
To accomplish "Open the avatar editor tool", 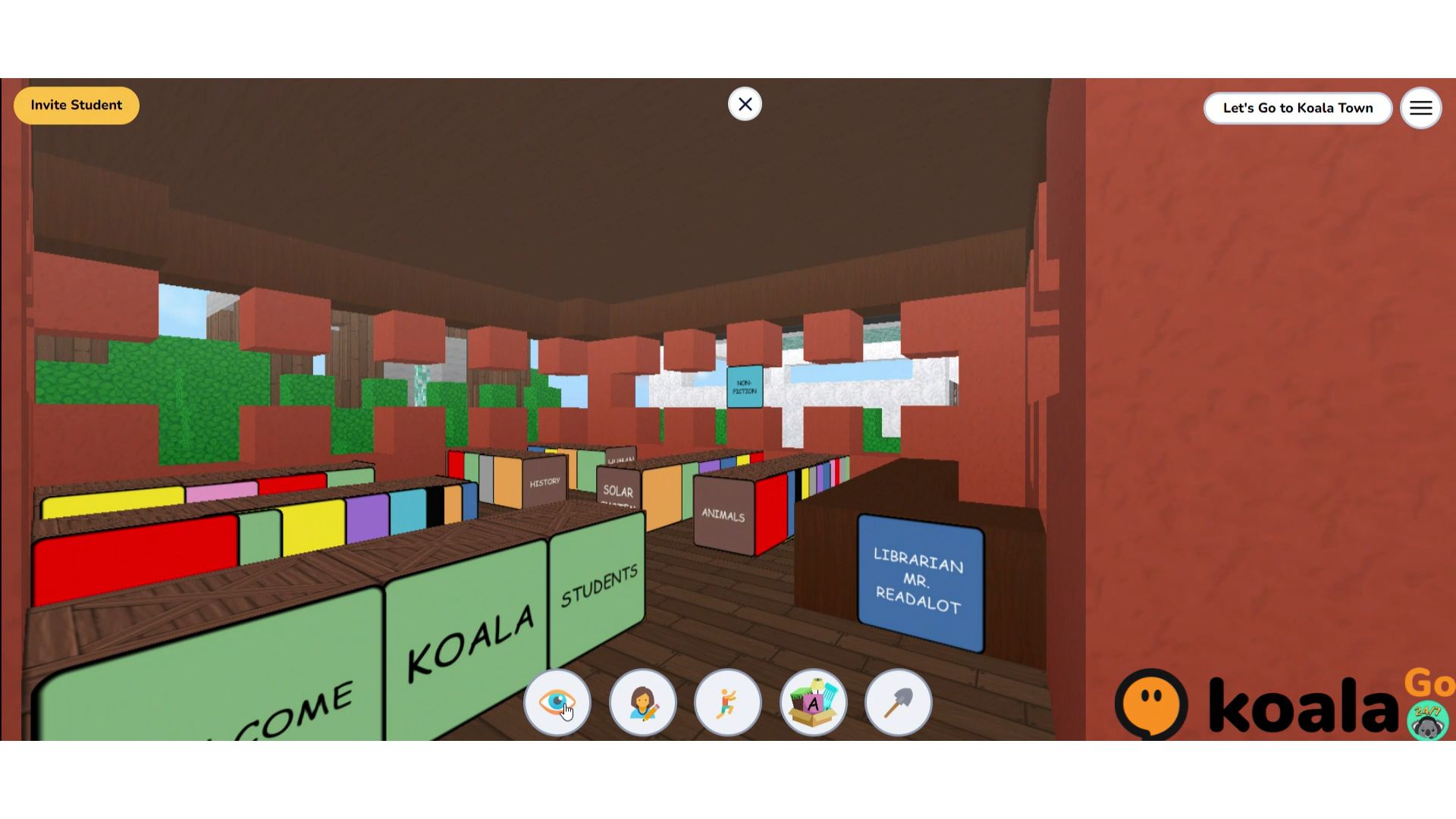I will click(x=642, y=703).
